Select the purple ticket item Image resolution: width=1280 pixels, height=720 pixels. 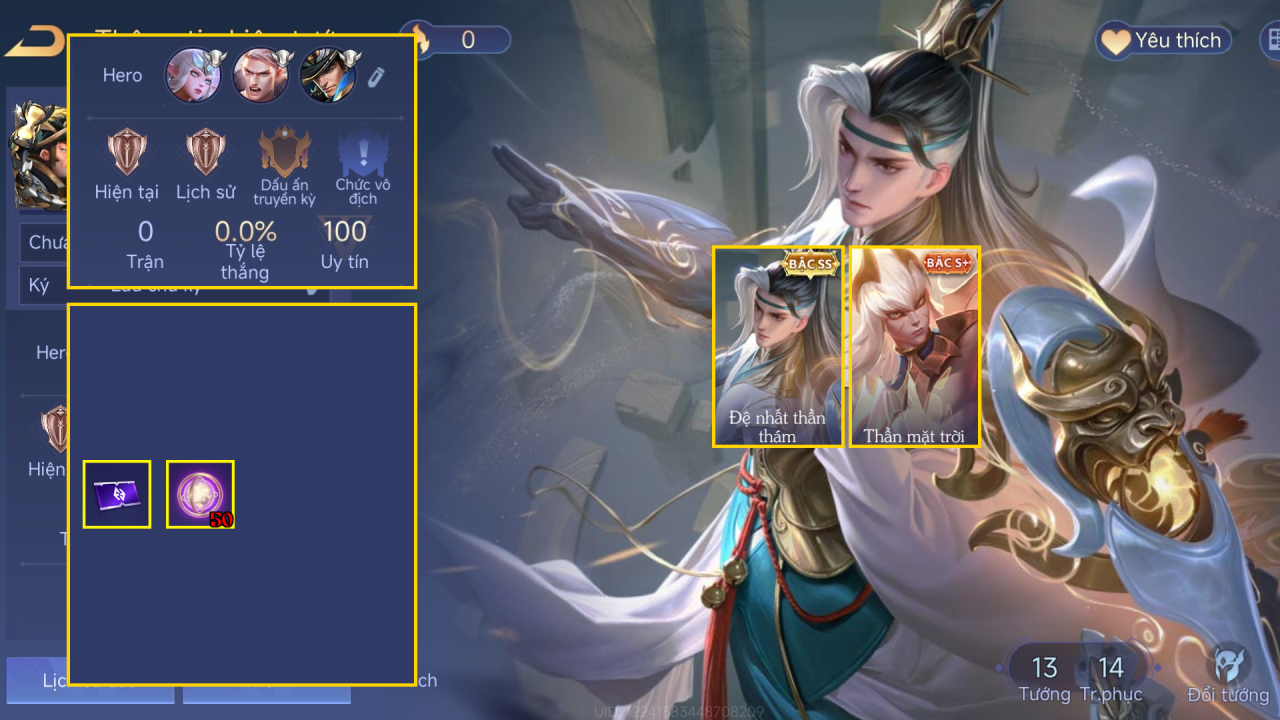coord(117,494)
